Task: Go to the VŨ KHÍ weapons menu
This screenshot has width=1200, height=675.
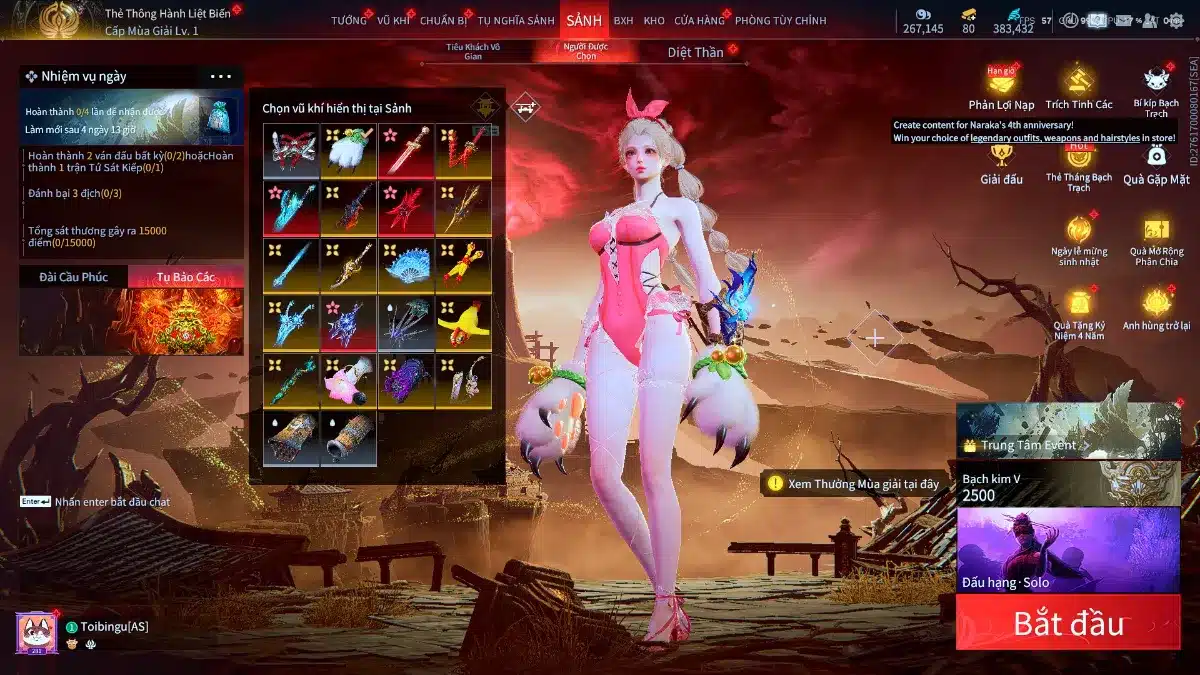Action: pos(394,20)
